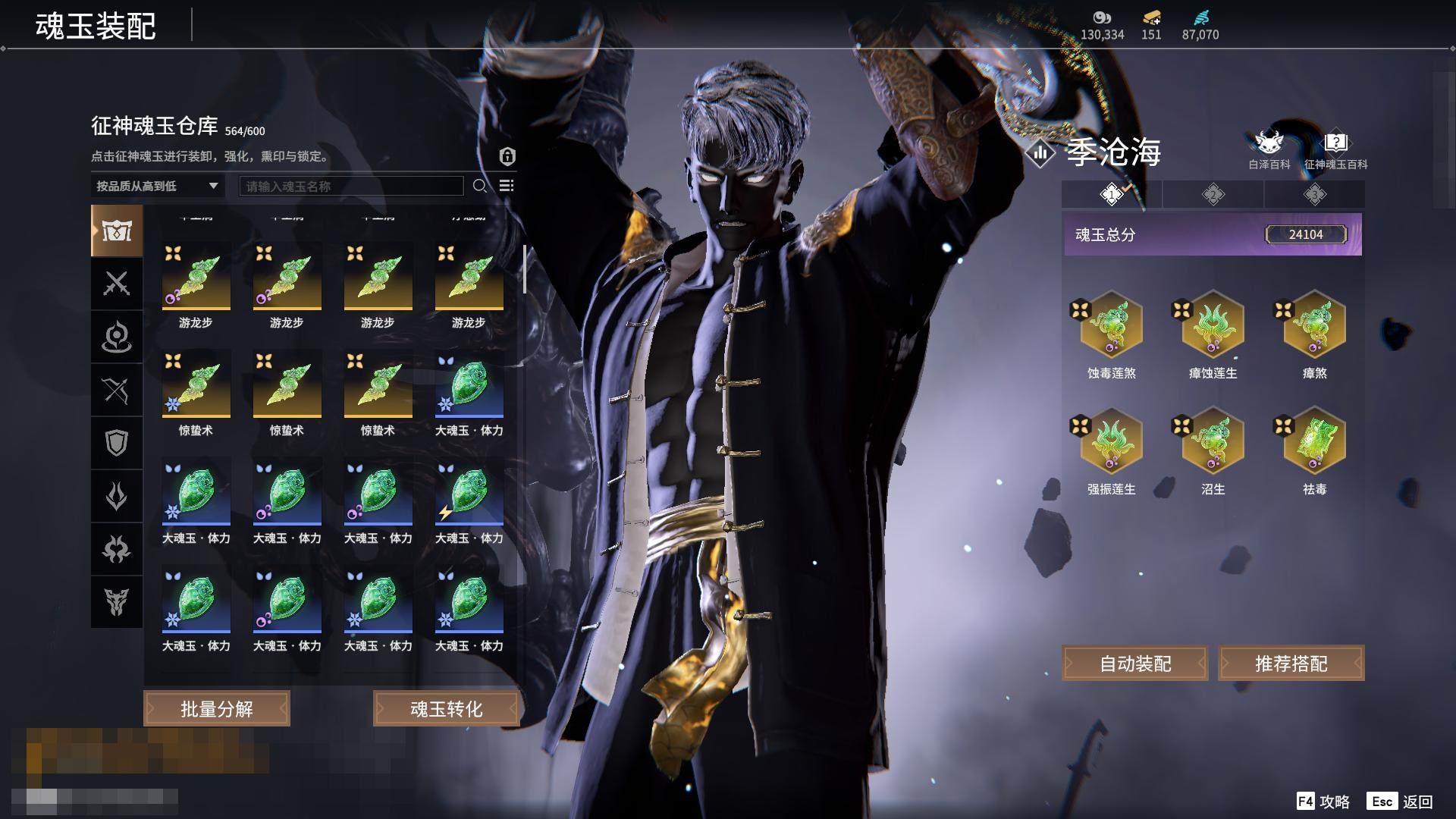Viewport: 1456px width, 819px height.
Task: Switch to the third loadout tab
Action: tap(1314, 195)
